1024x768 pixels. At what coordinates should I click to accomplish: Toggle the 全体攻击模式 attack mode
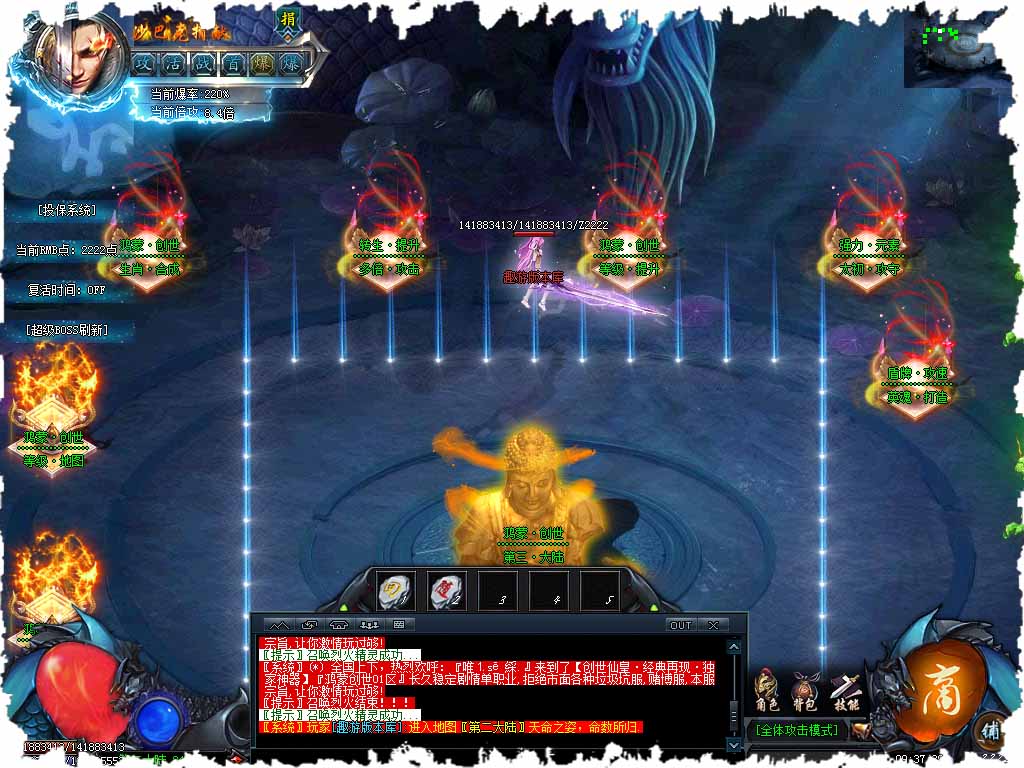(x=796, y=730)
